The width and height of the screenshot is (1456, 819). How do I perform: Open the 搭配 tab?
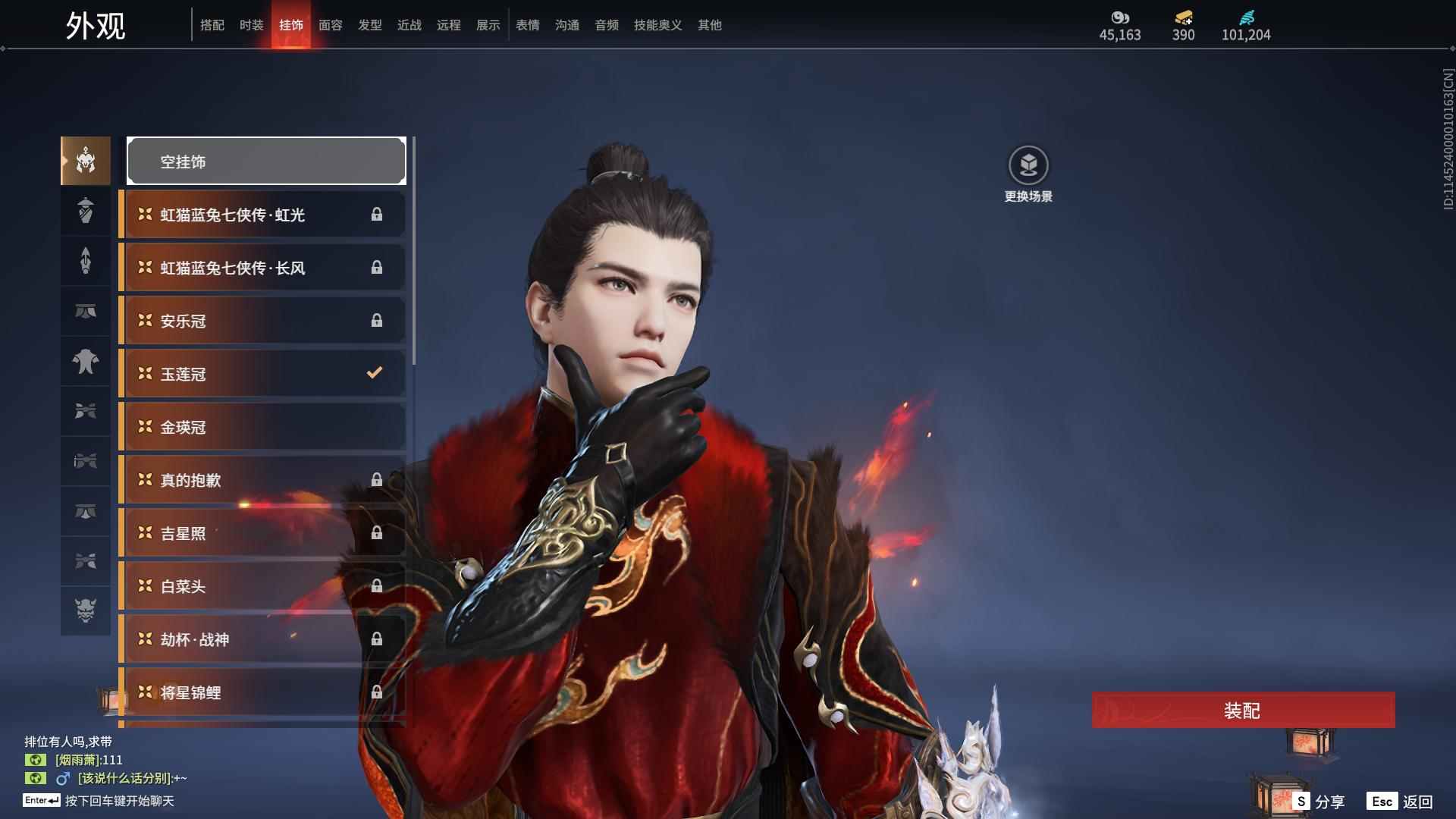tap(212, 25)
